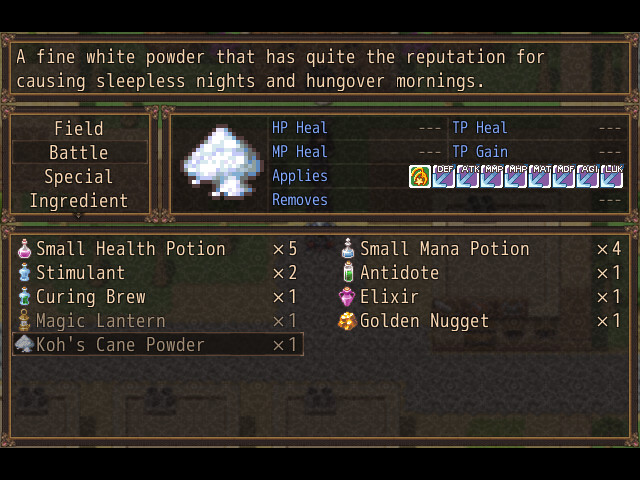Select the greyed-out Magic Lantern

tap(100, 321)
